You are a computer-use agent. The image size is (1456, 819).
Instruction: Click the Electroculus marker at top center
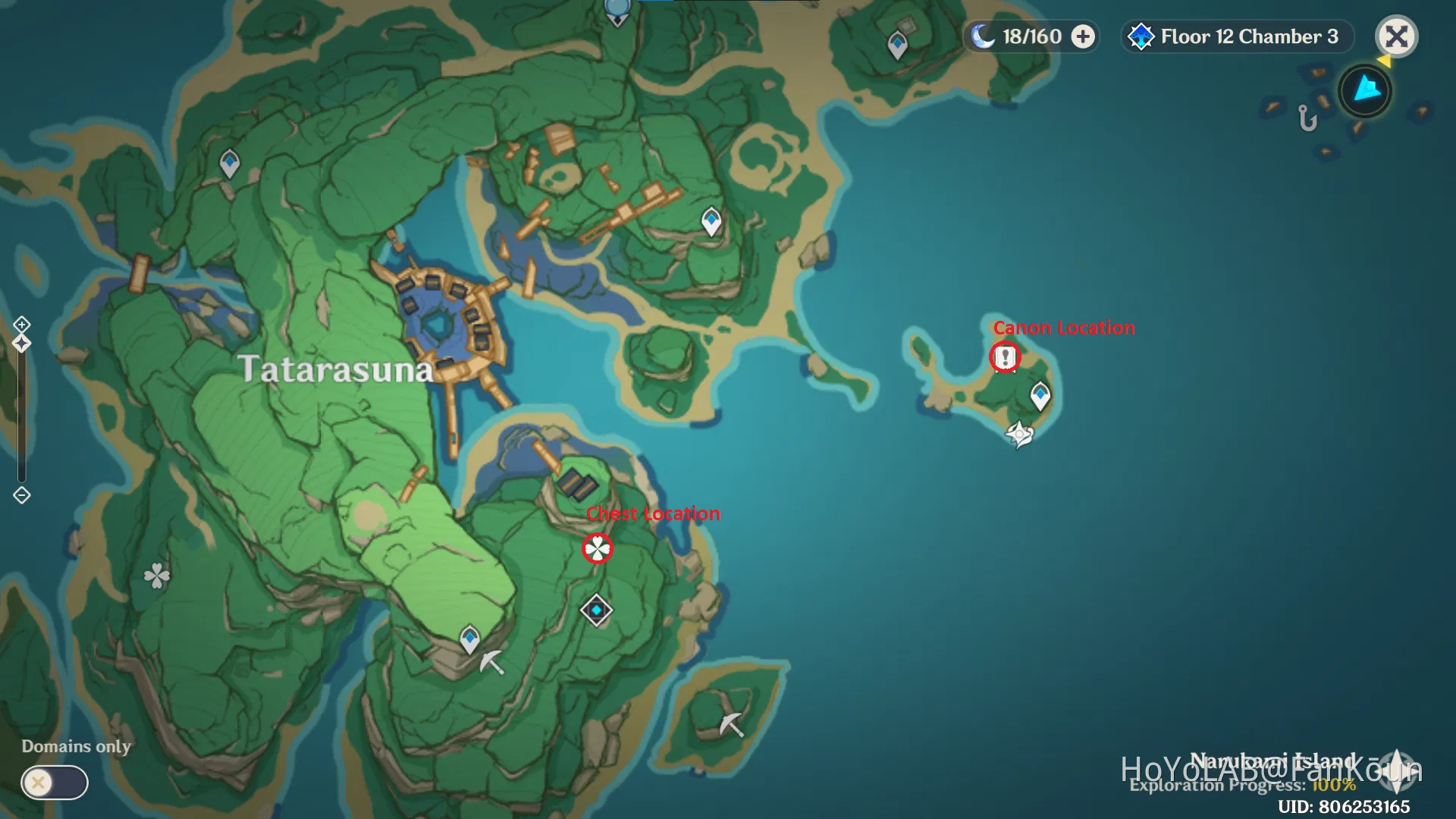pyautogui.click(x=616, y=11)
